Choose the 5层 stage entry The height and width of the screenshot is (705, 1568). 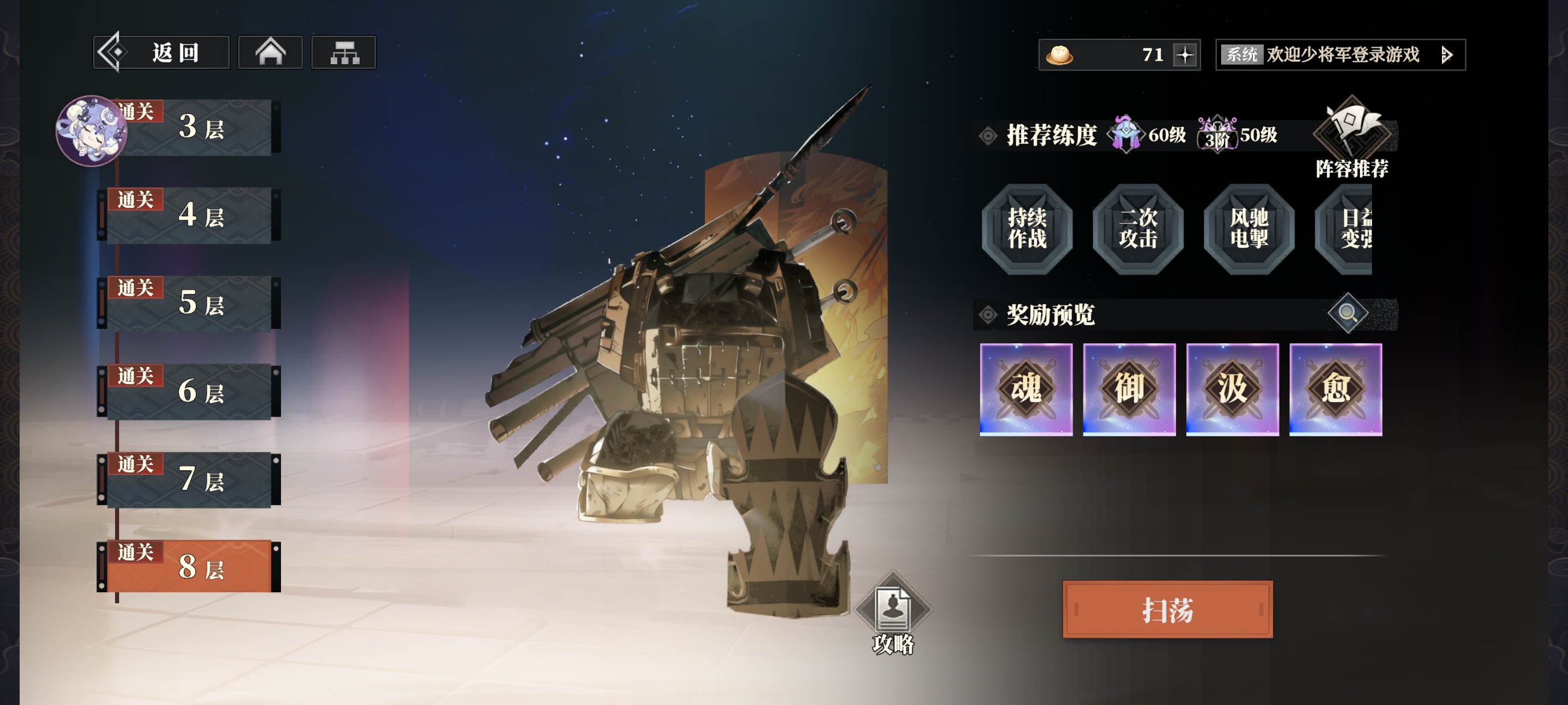click(x=195, y=303)
